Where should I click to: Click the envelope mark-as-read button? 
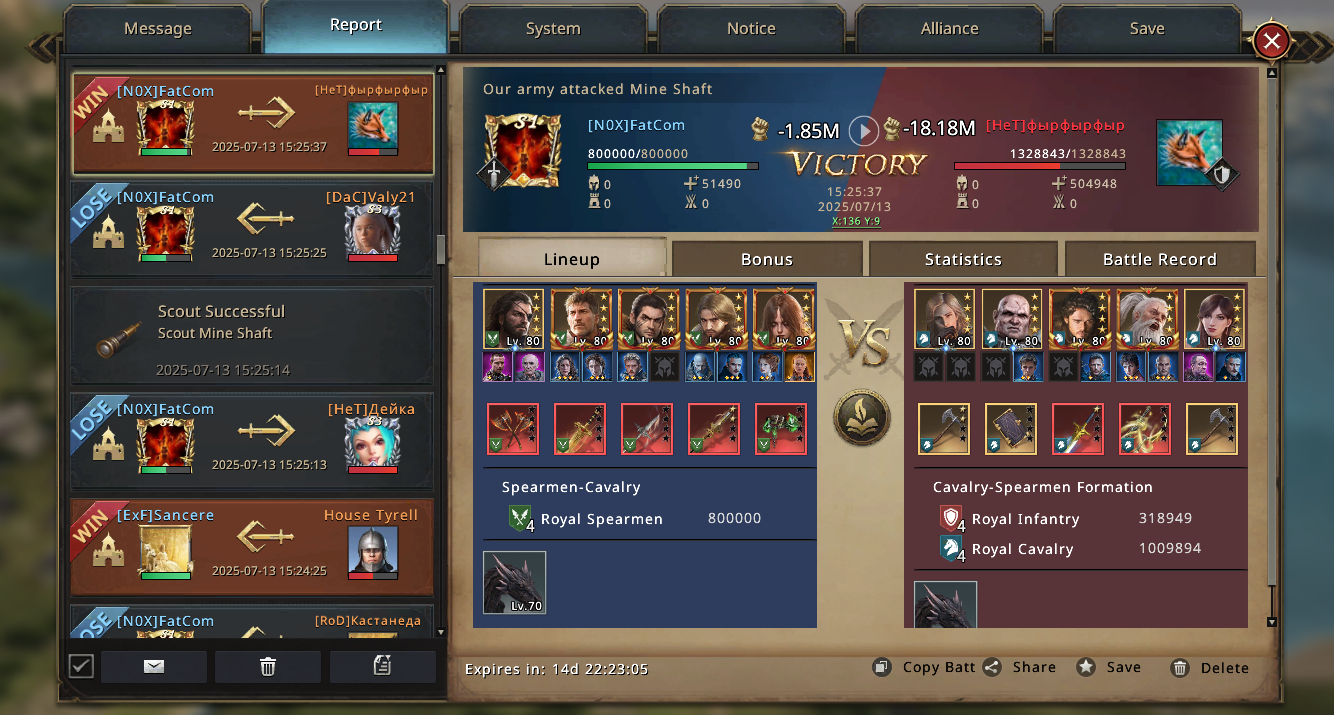(154, 667)
